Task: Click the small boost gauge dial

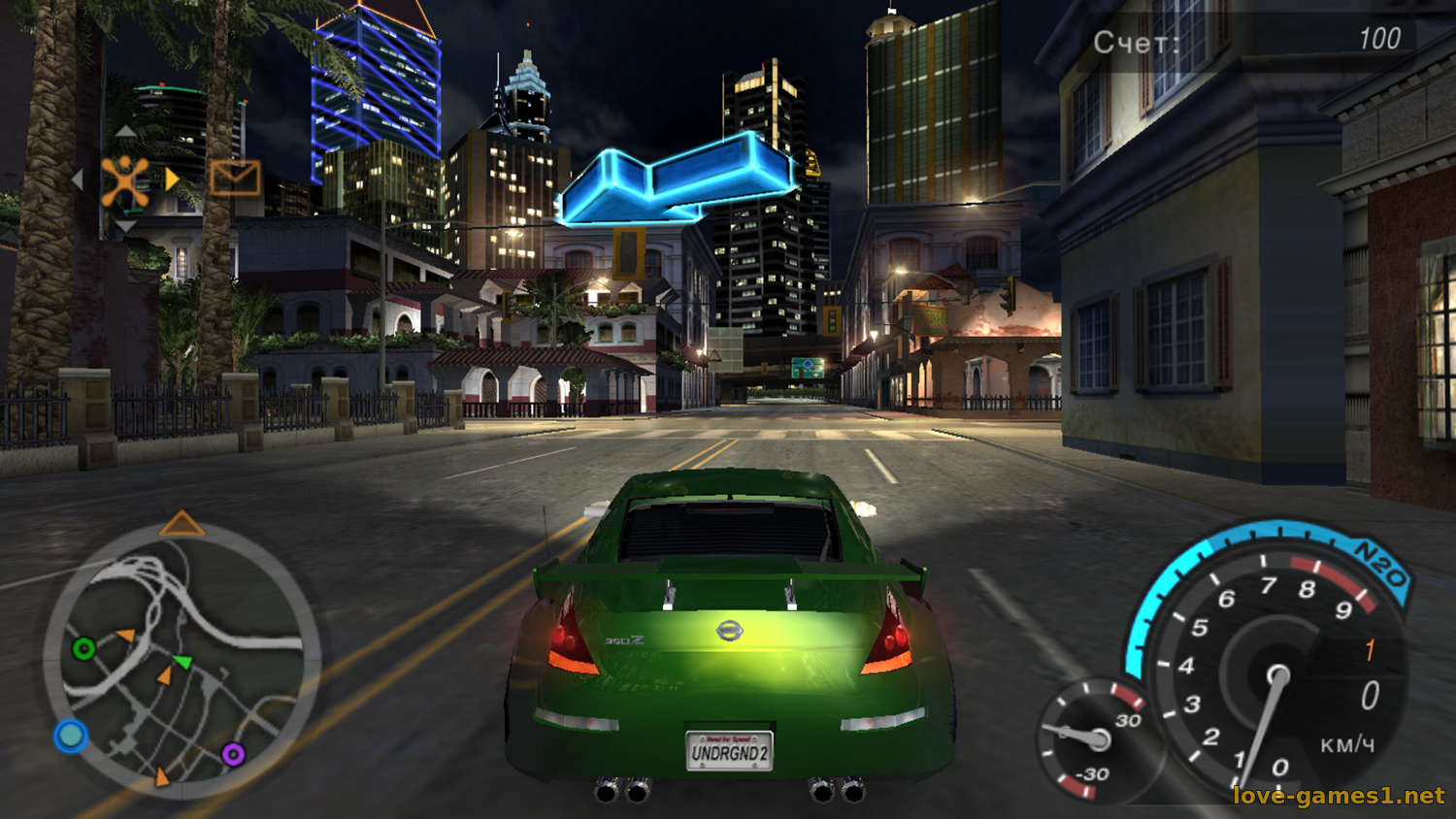Action: point(1095,739)
